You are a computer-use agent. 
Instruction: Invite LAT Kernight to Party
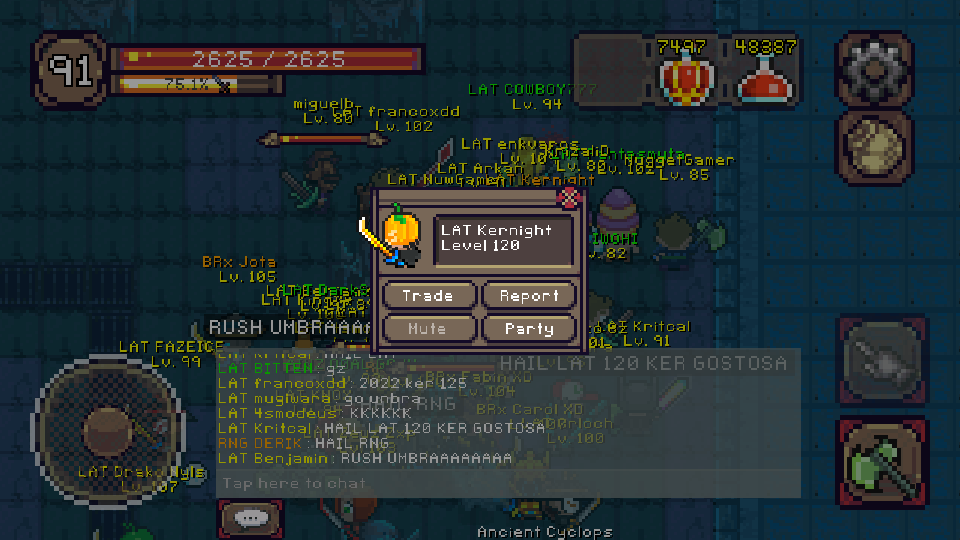(x=529, y=328)
